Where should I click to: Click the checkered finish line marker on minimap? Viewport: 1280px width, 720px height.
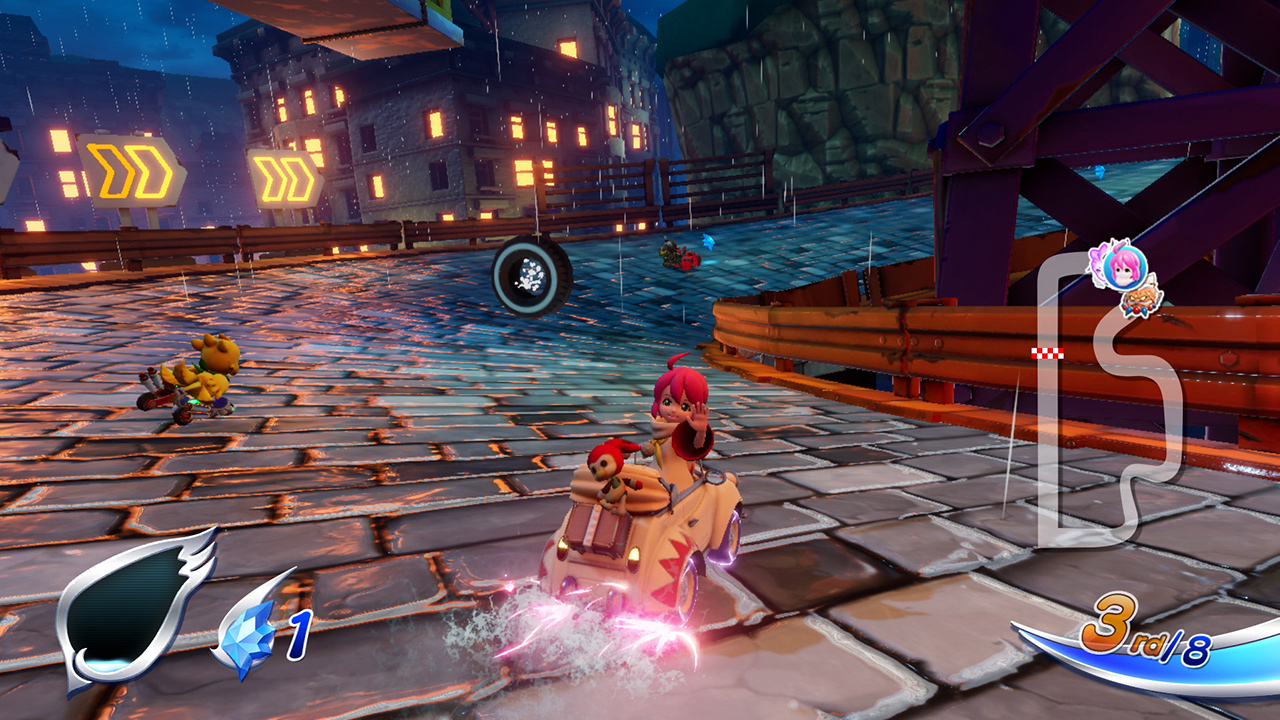tap(1047, 352)
